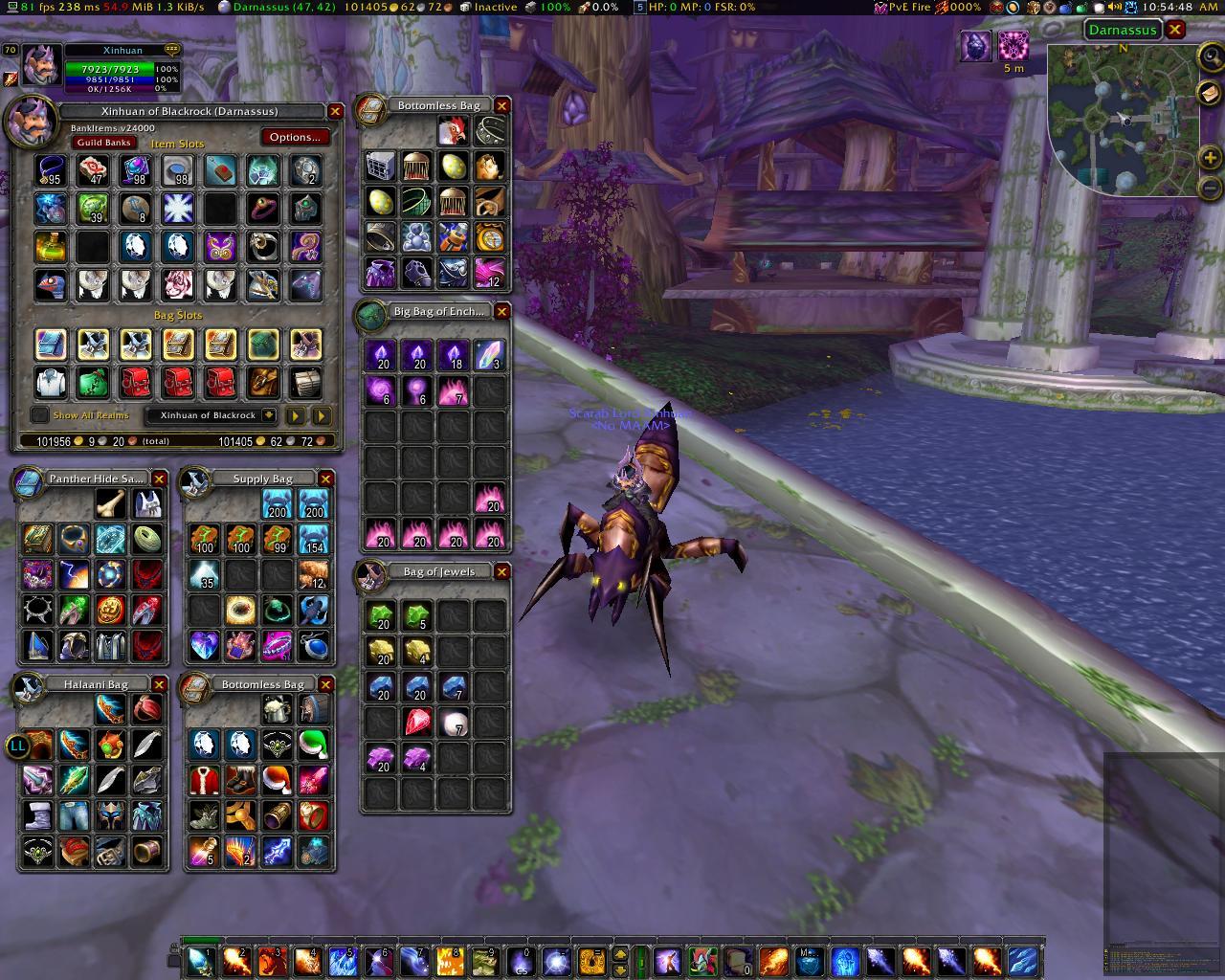Image resolution: width=1225 pixels, height=980 pixels.
Task: Click the BankItems character portrait icon
Action: click(33, 122)
